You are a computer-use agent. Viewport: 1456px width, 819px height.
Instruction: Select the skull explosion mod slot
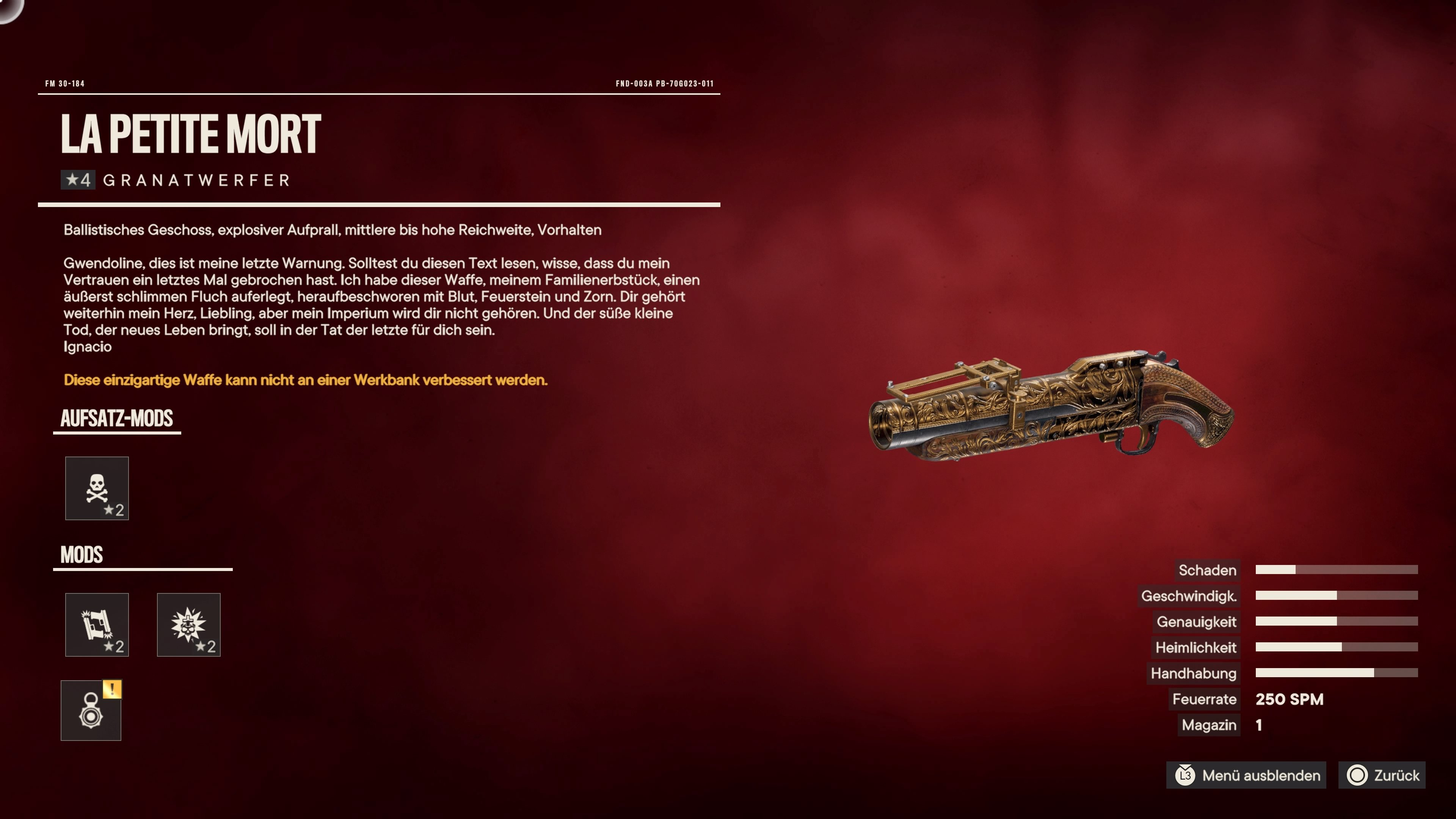point(188,624)
